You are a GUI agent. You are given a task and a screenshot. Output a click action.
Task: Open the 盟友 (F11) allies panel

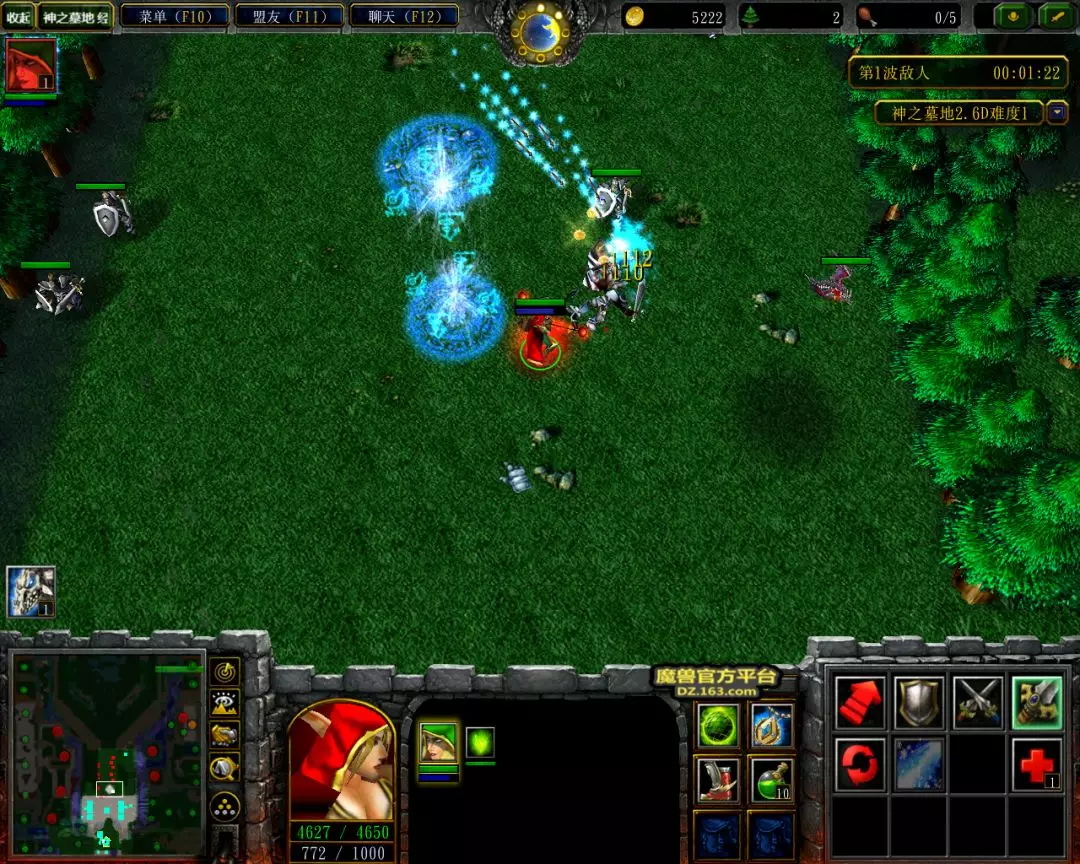coord(289,16)
